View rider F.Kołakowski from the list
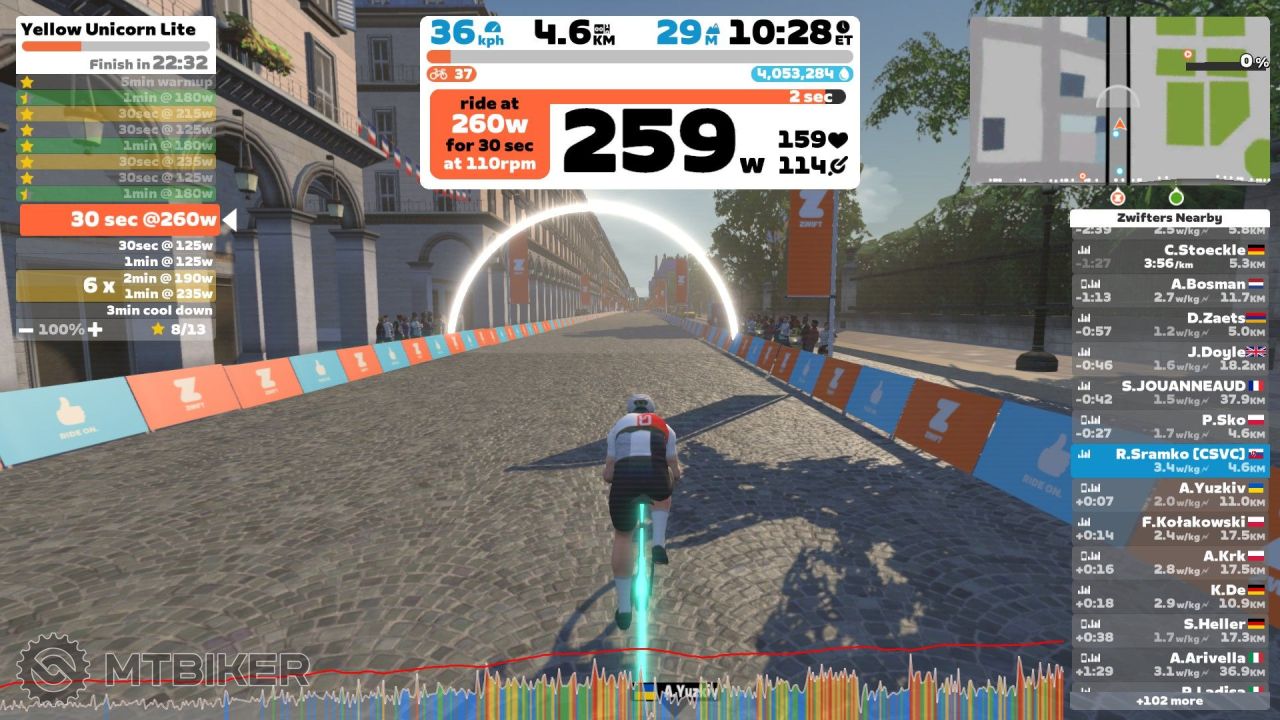 pos(1169,529)
